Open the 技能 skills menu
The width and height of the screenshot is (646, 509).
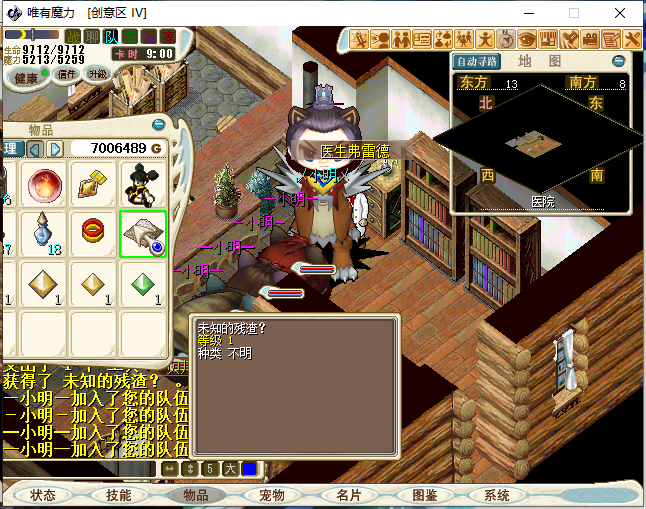click(x=118, y=495)
